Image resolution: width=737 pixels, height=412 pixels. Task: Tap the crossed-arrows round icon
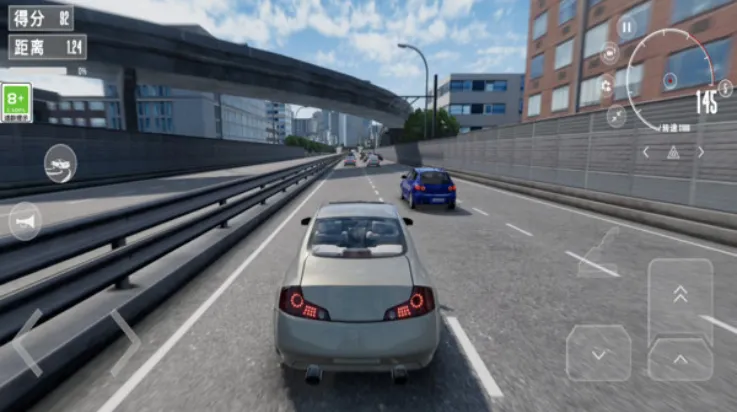pyautogui.click(x=616, y=116)
